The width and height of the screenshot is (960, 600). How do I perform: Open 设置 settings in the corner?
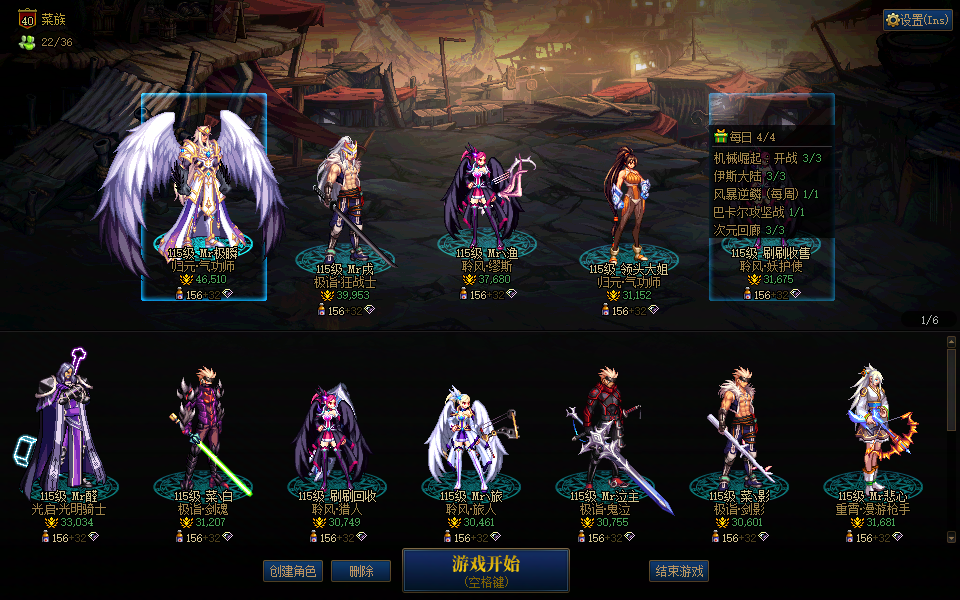(x=917, y=20)
